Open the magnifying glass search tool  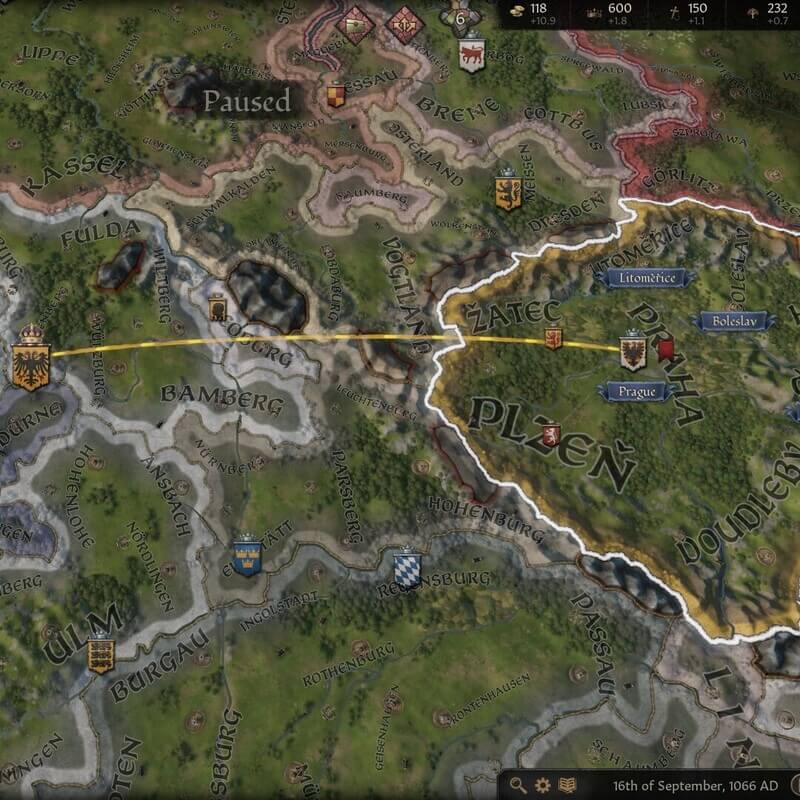click(x=518, y=785)
